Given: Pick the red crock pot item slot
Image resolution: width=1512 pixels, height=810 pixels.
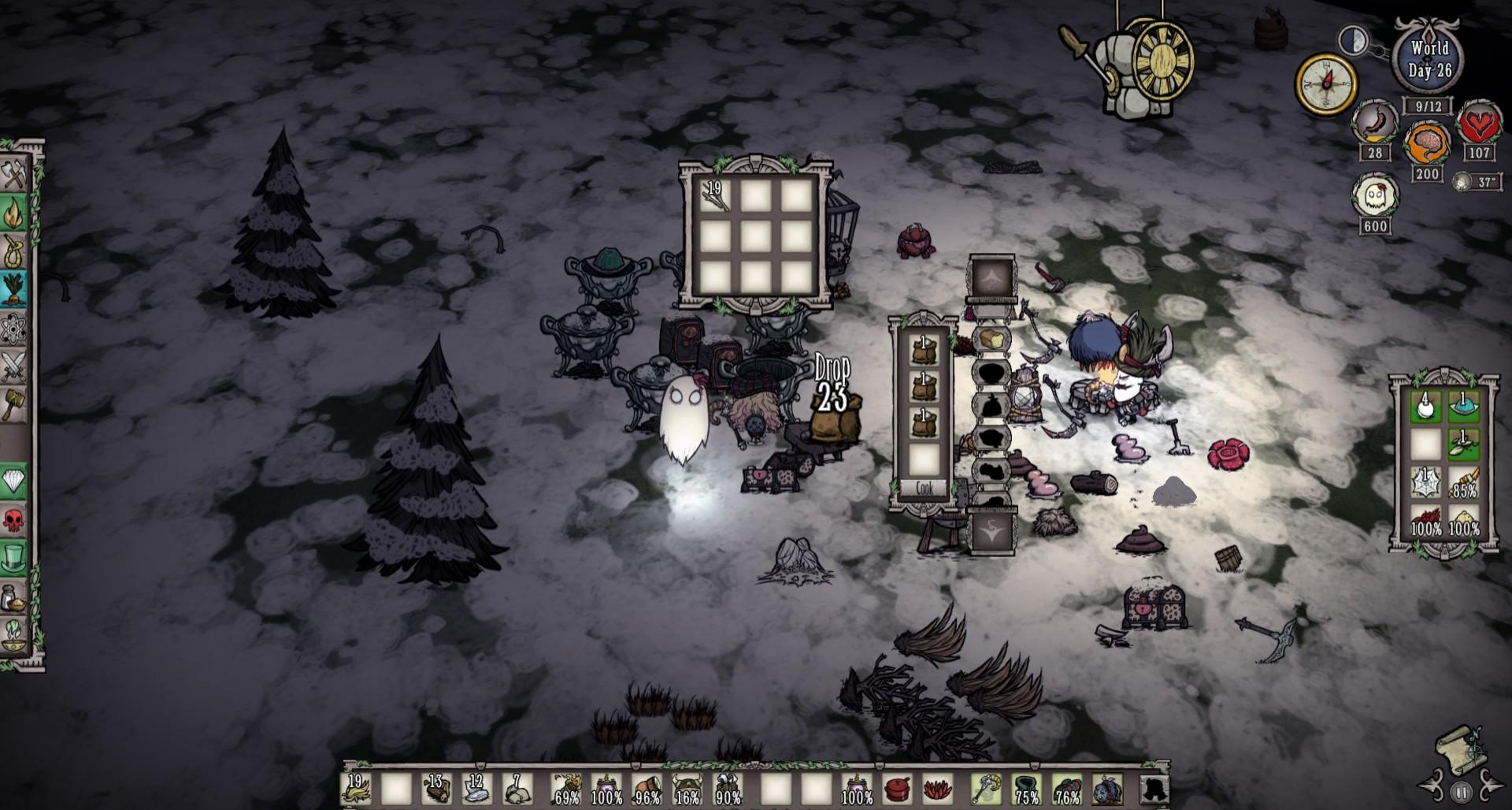Looking at the screenshot, I should 897,788.
